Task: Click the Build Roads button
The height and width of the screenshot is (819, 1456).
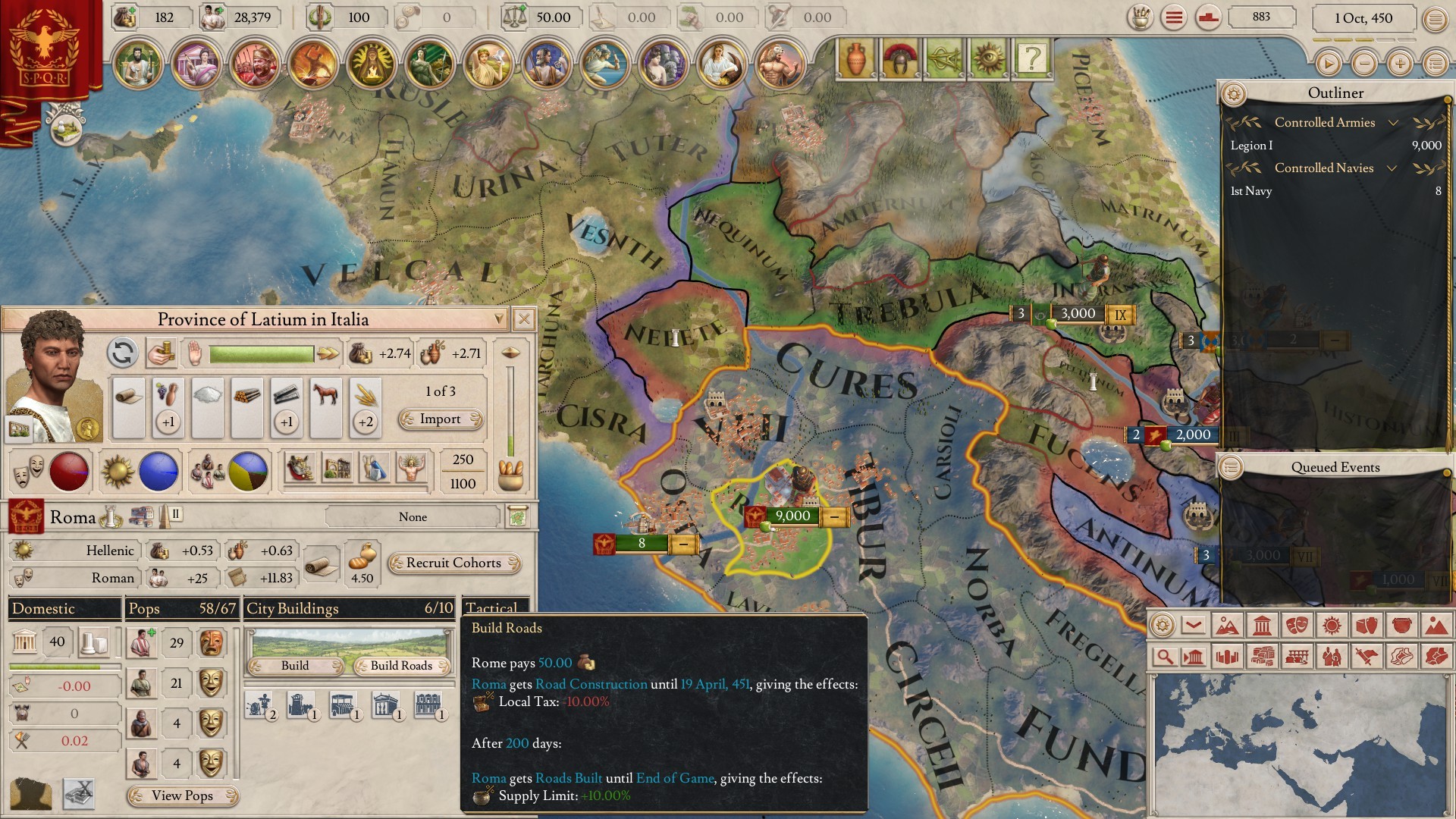Action: coord(401,666)
